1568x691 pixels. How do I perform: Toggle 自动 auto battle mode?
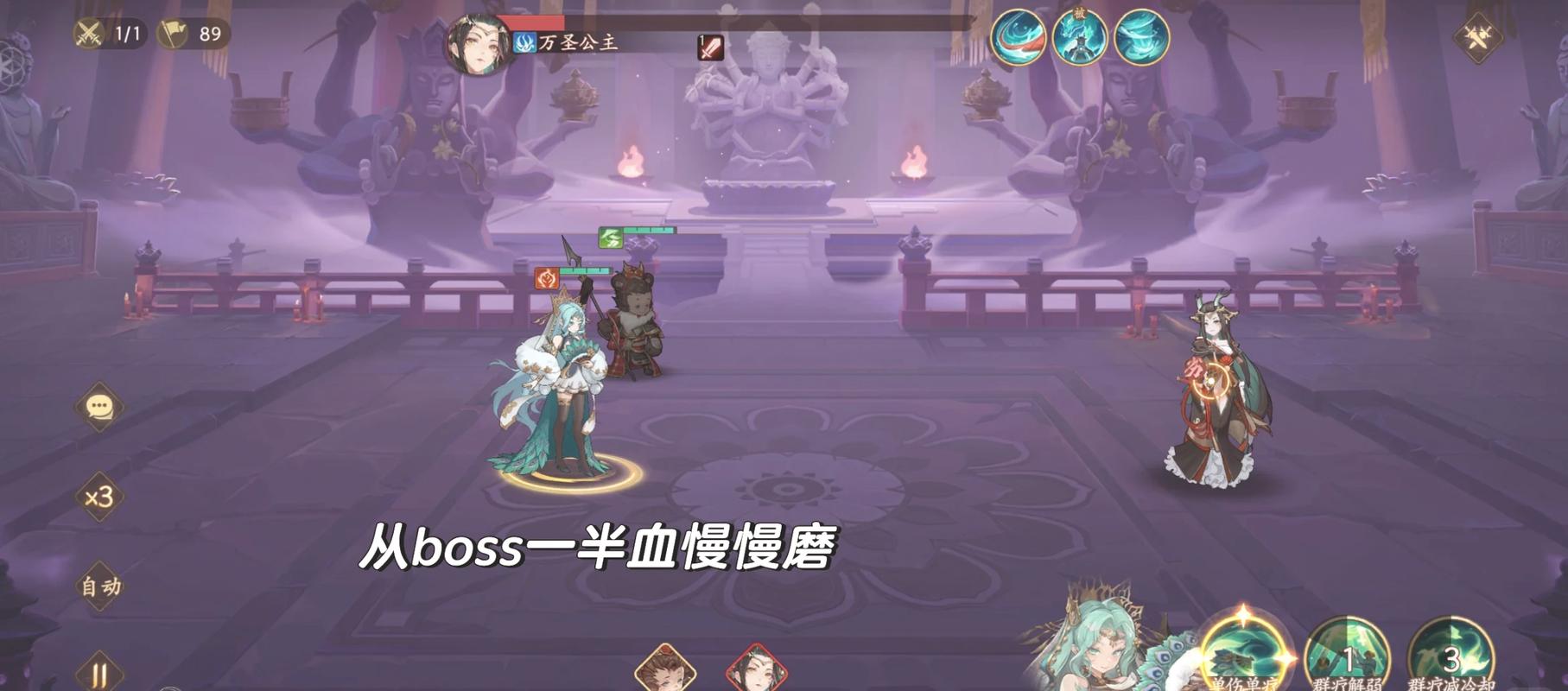click(99, 587)
